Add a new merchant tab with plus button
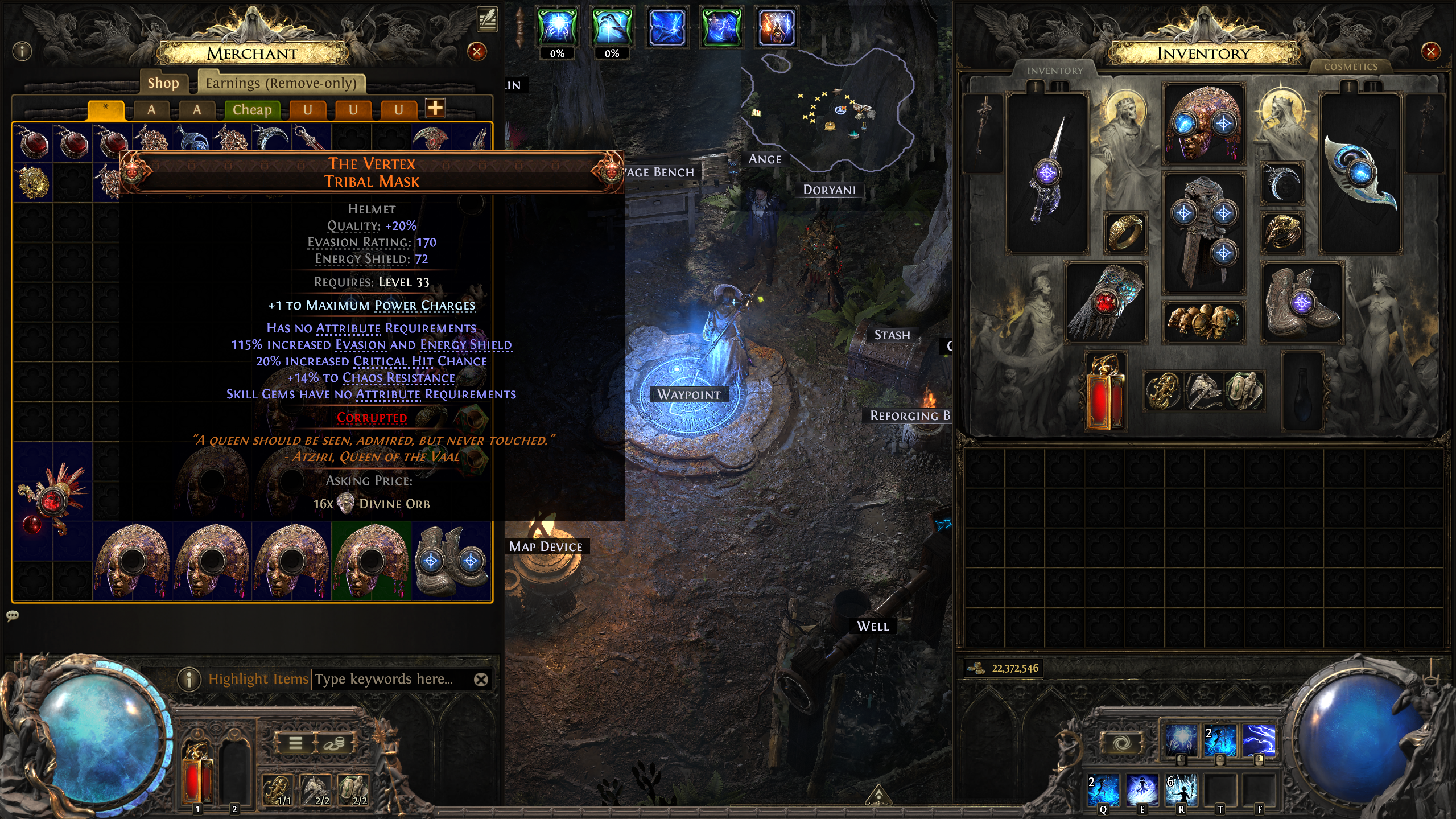This screenshot has width=1456, height=819. [435, 108]
